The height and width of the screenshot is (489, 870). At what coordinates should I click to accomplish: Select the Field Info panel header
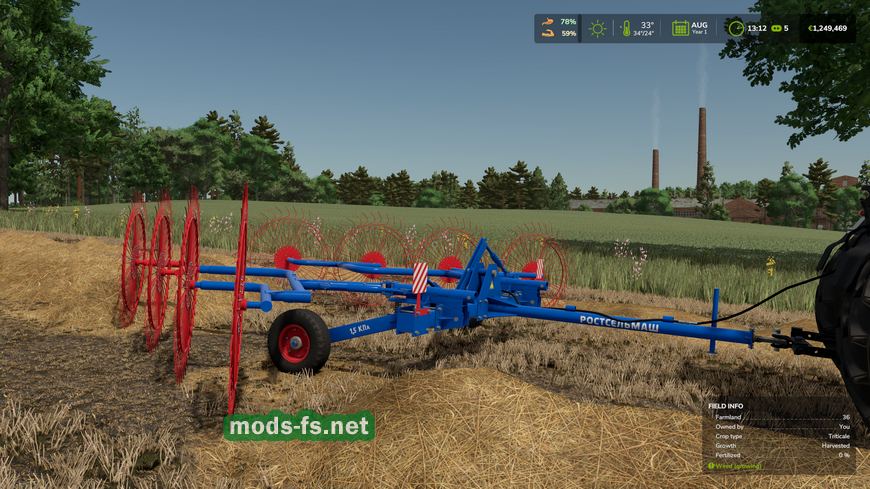click(728, 406)
